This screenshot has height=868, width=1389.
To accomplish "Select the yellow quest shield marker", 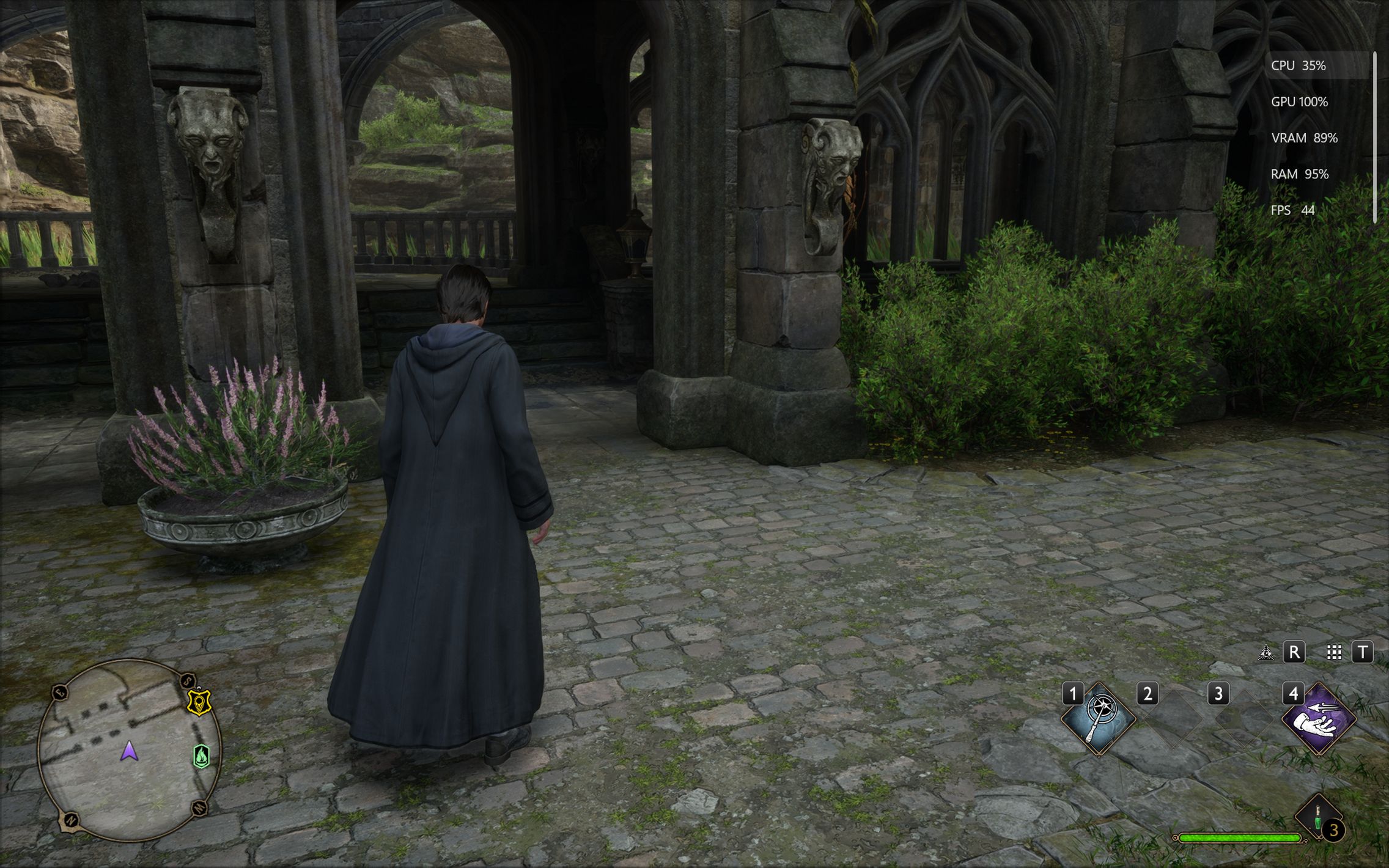I will (x=199, y=702).
